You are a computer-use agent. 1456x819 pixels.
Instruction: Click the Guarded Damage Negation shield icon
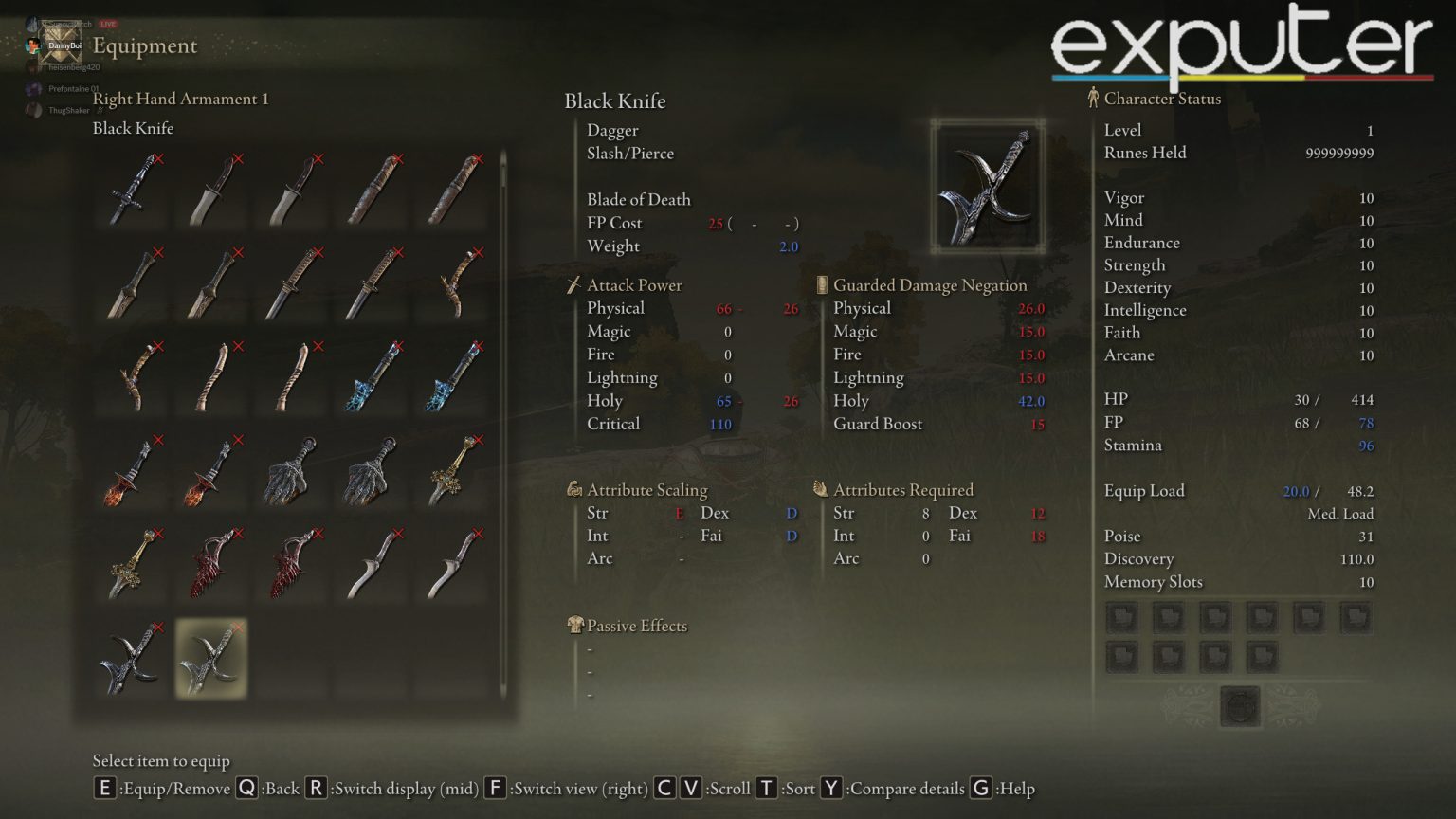(x=819, y=284)
